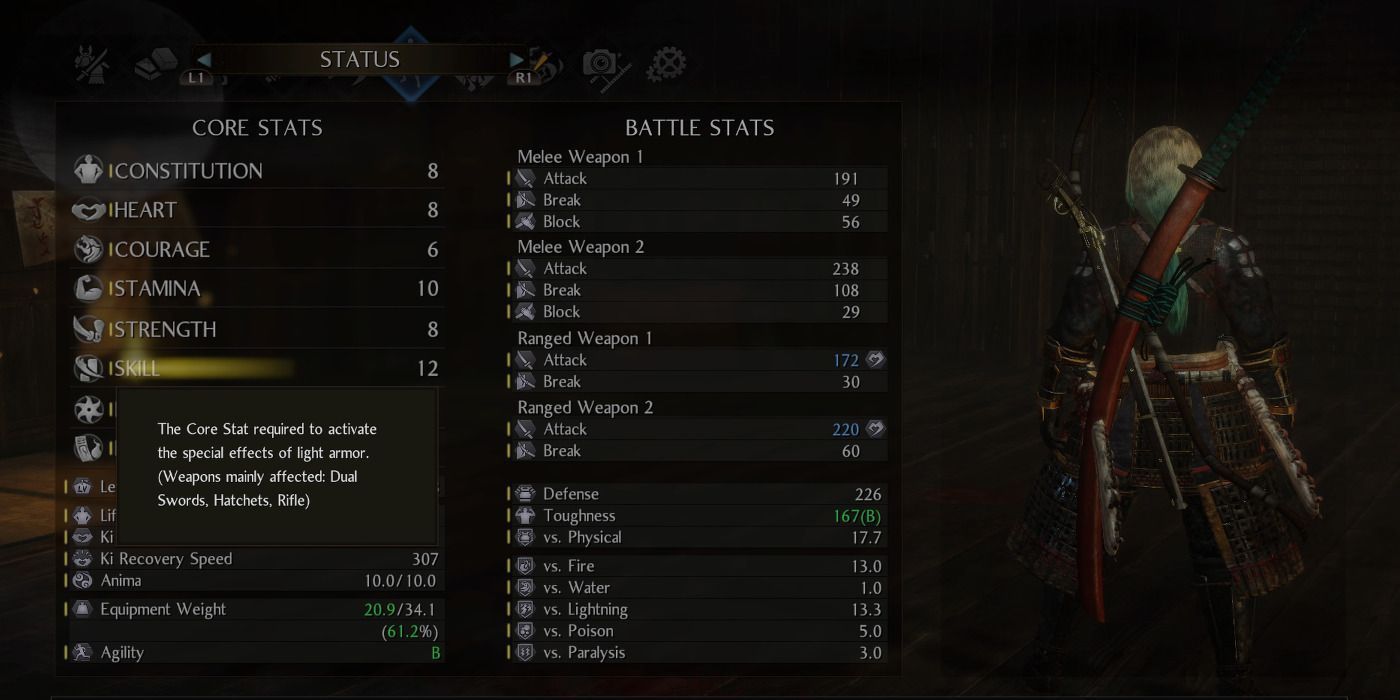Click the right arrow beside STATUS

(517, 60)
